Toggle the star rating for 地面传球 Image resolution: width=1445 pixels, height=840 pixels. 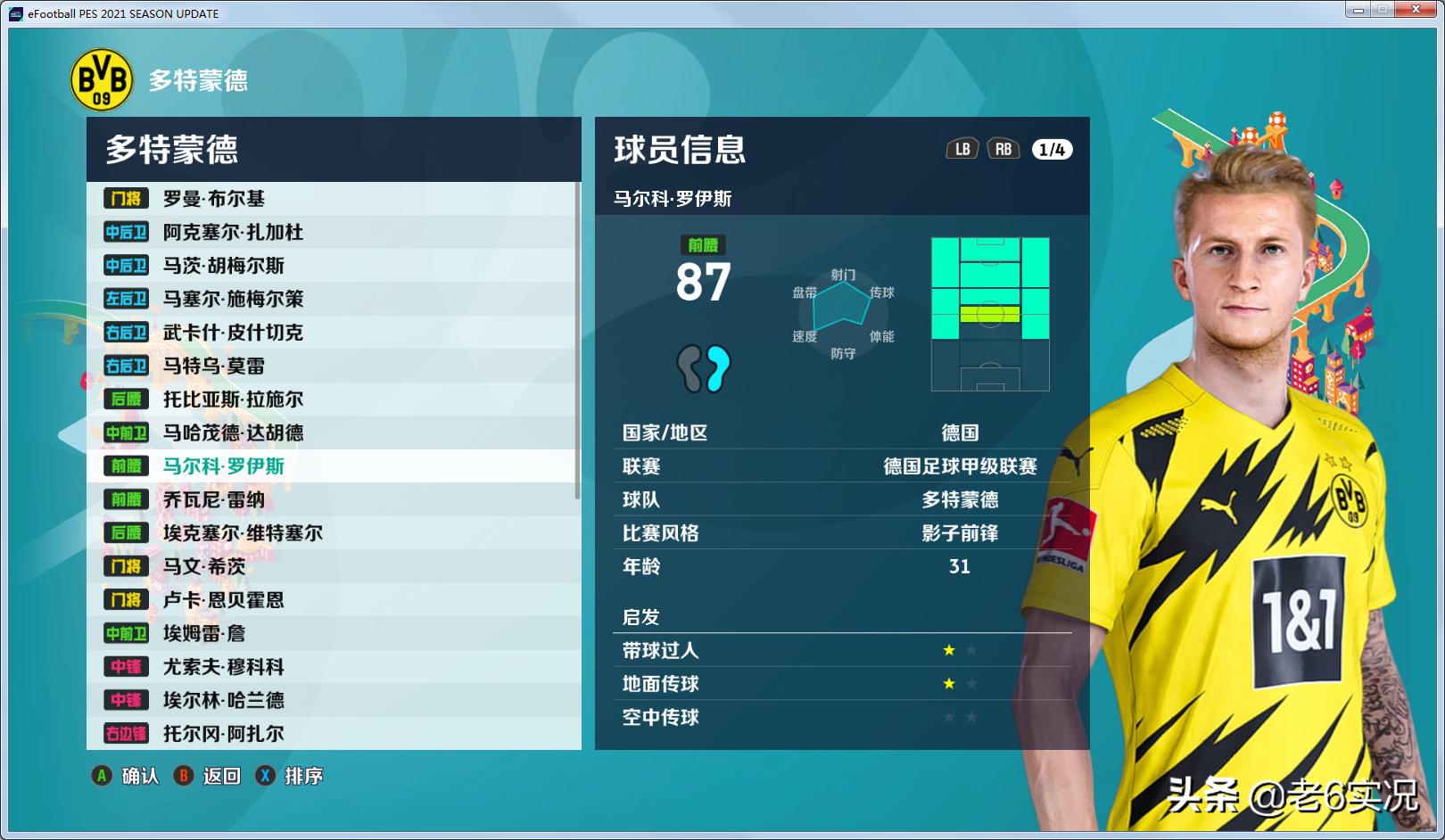coord(948,684)
